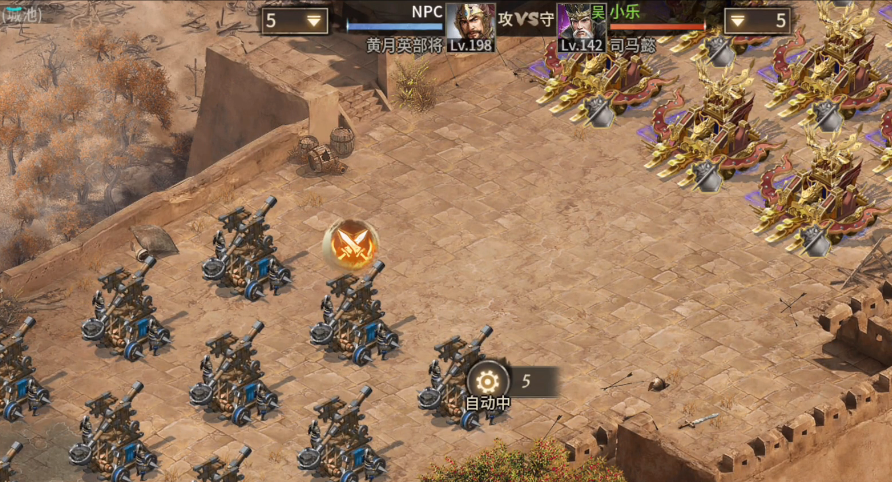The image size is (892, 482).
Task: Toggle the 自动中 auto-battle gear button
Action: point(487,381)
